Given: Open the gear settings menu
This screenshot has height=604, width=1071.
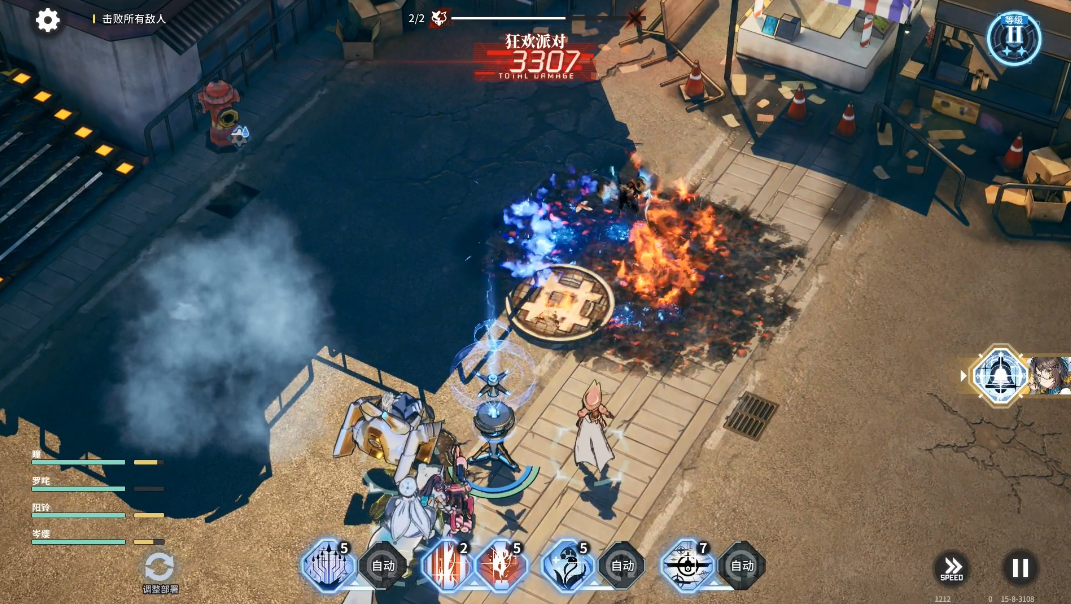Looking at the screenshot, I should [x=48, y=20].
